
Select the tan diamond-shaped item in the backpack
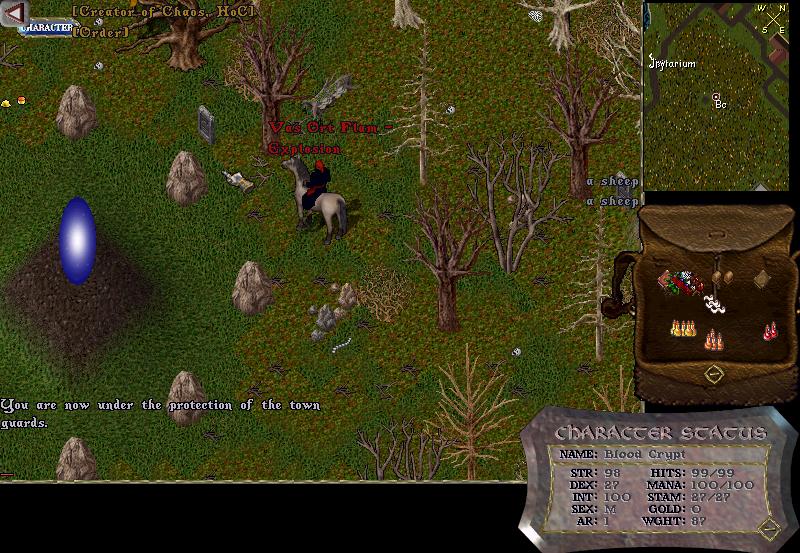(761, 279)
